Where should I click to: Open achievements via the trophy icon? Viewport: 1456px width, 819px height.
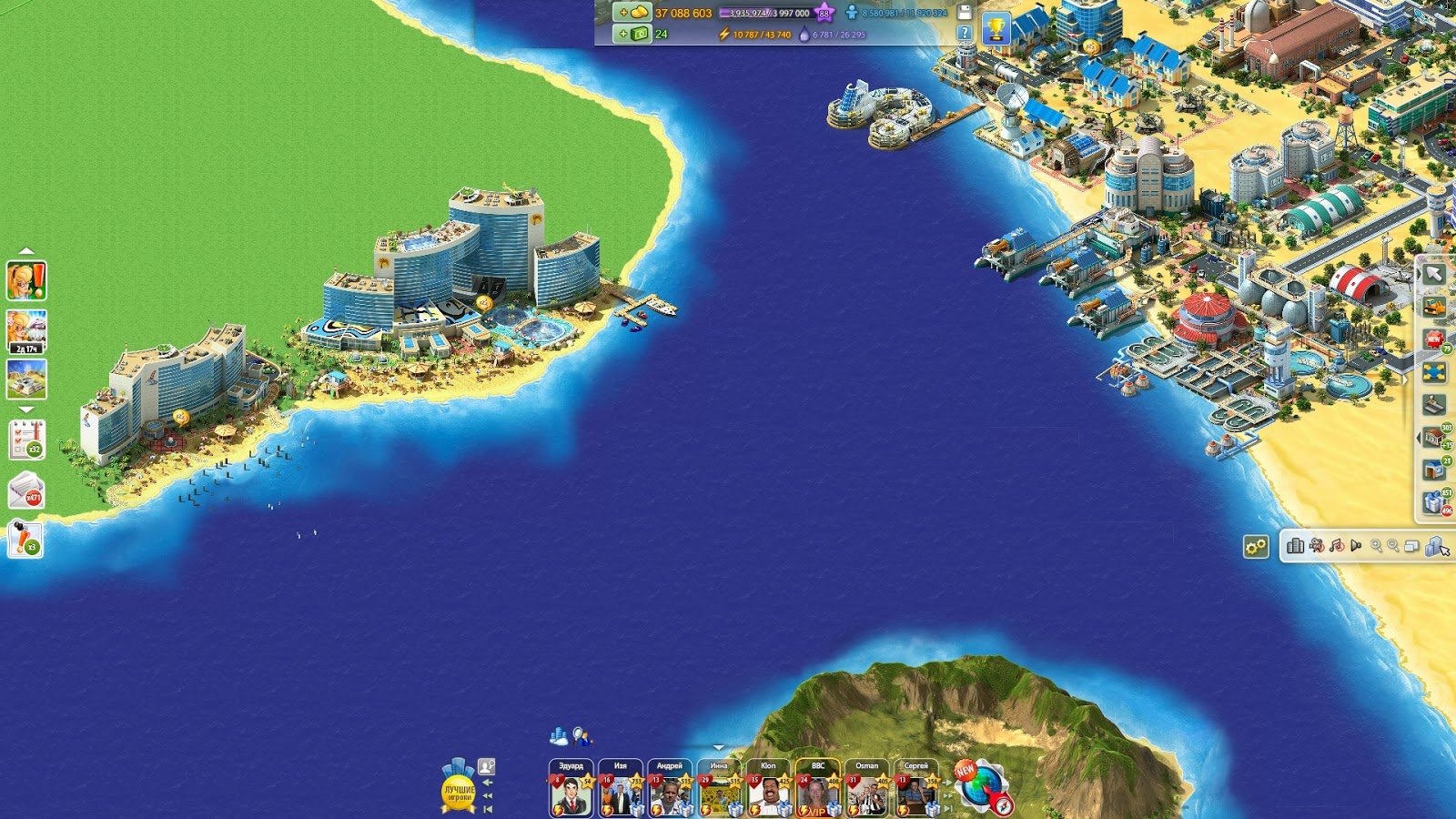point(998,27)
